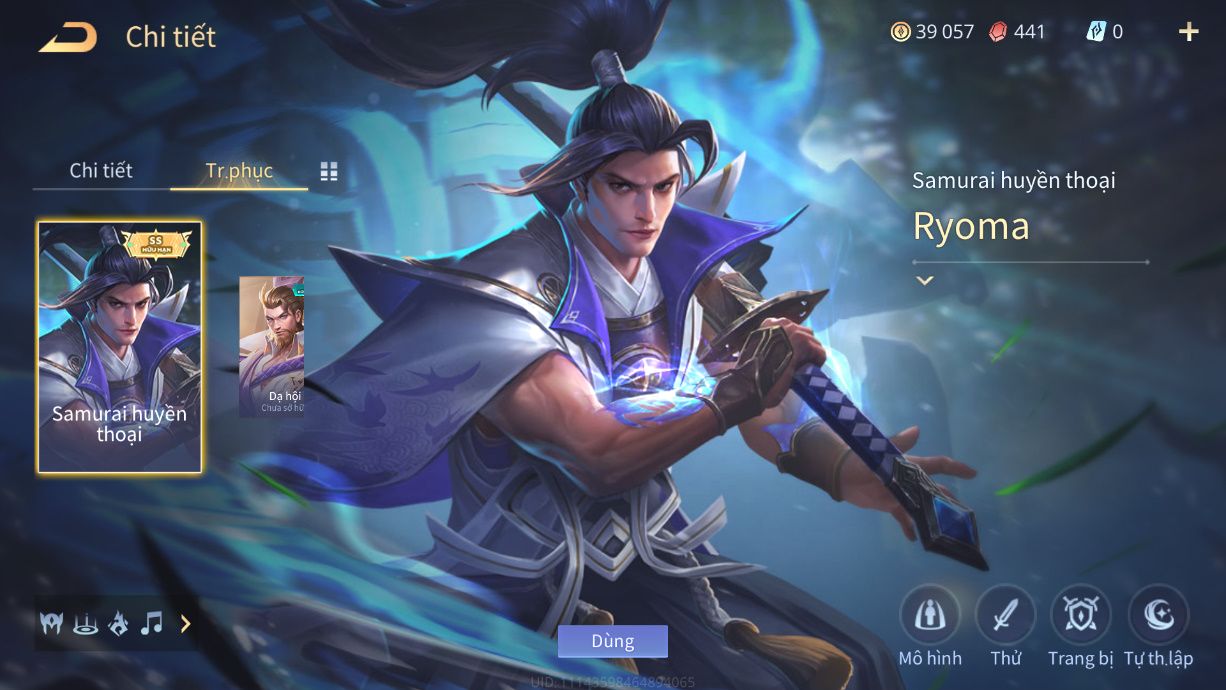Expand the chevron under Ryoma's name
Image resolution: width=1226 pixels, height=690 pixels.
(925, 280)
